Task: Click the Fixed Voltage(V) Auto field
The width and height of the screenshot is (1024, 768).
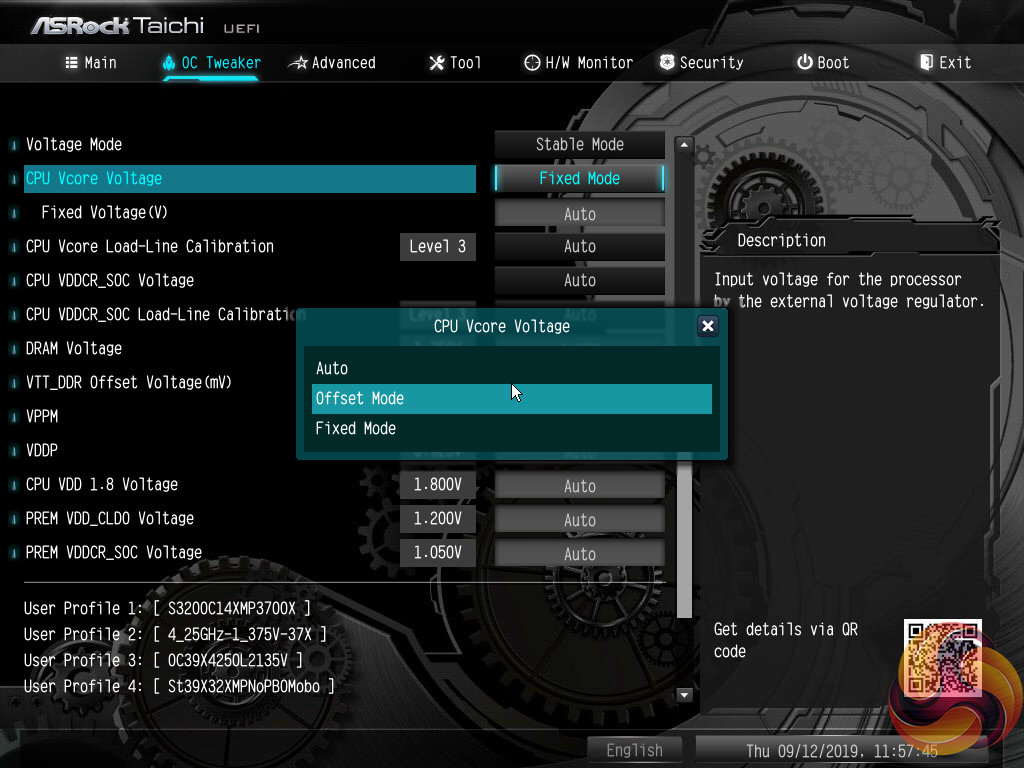Action: pos(580,213)
